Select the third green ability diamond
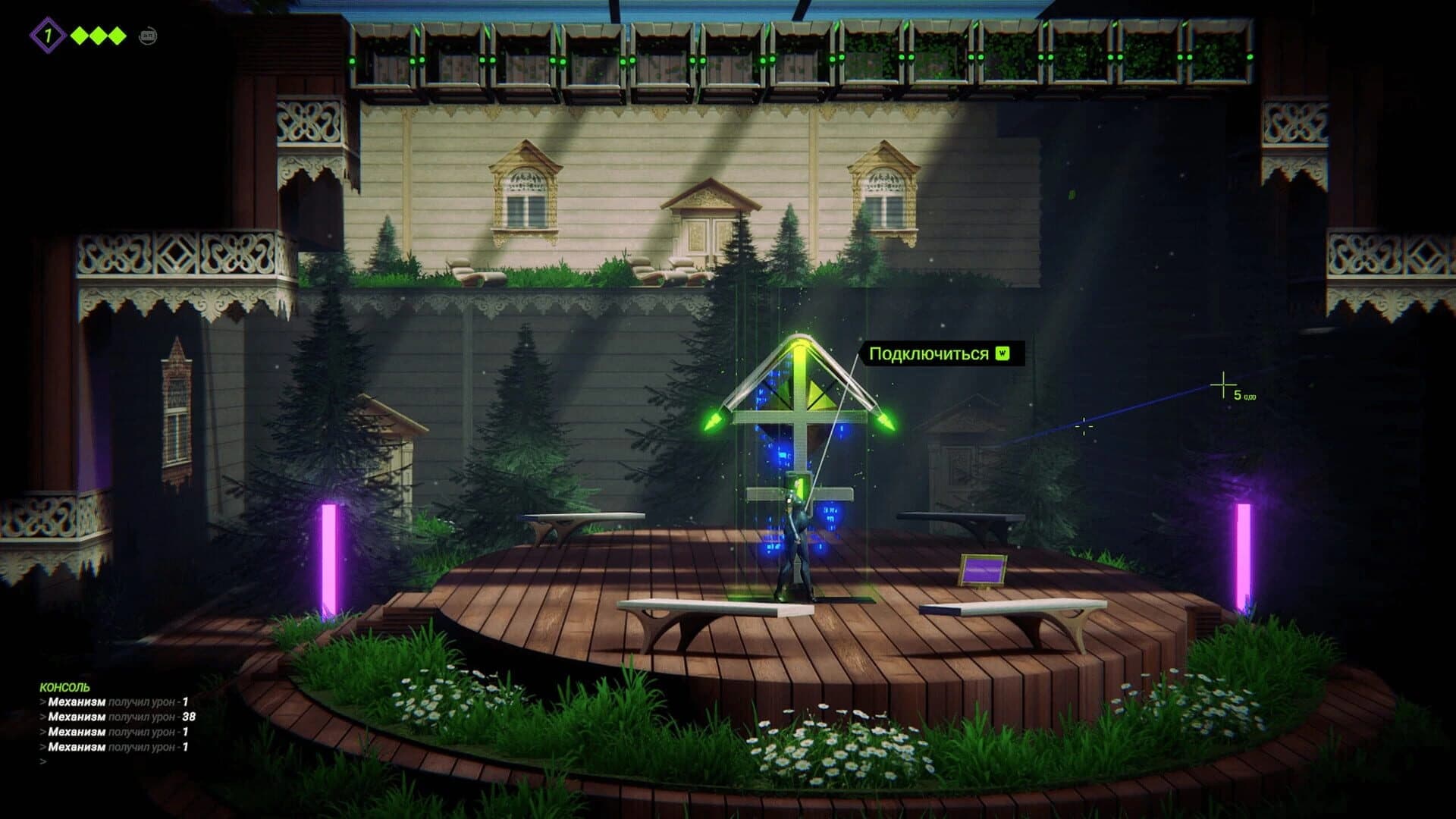Screen dimensions: 1456x819 click(x=118, y=36)
